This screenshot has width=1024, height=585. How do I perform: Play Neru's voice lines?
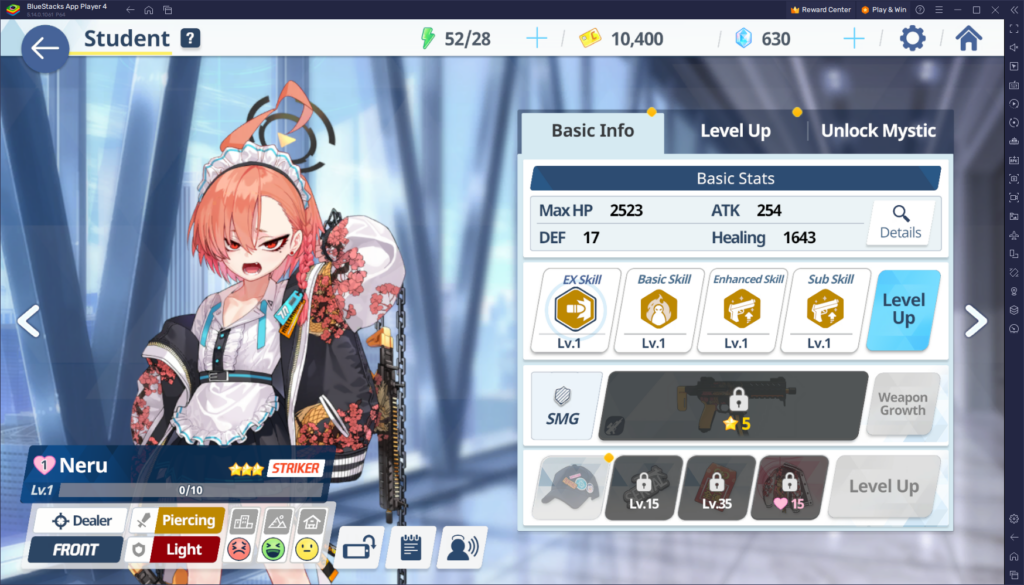461,546
